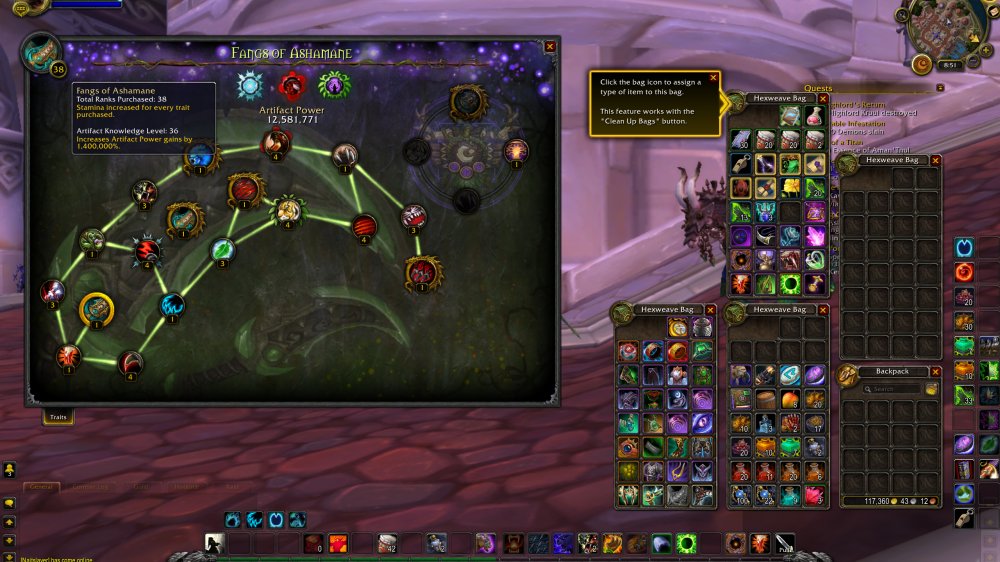Click the Backpack portrait icon
1000x562 pixels.
(848, 376)
